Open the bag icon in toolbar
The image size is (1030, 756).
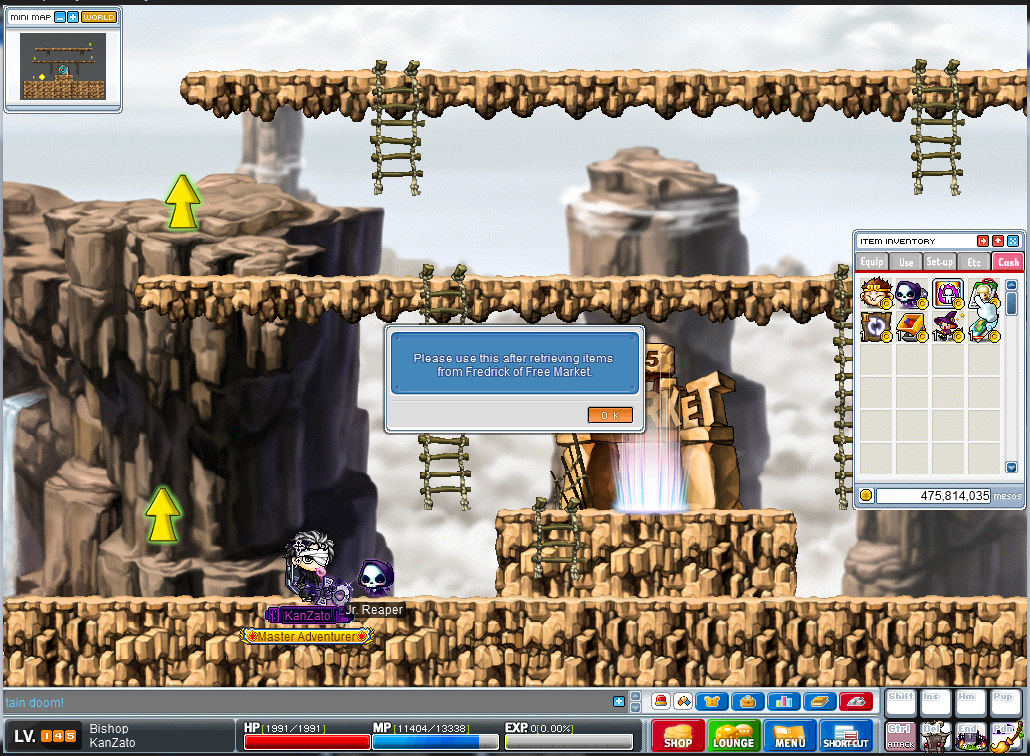[747, 701]
